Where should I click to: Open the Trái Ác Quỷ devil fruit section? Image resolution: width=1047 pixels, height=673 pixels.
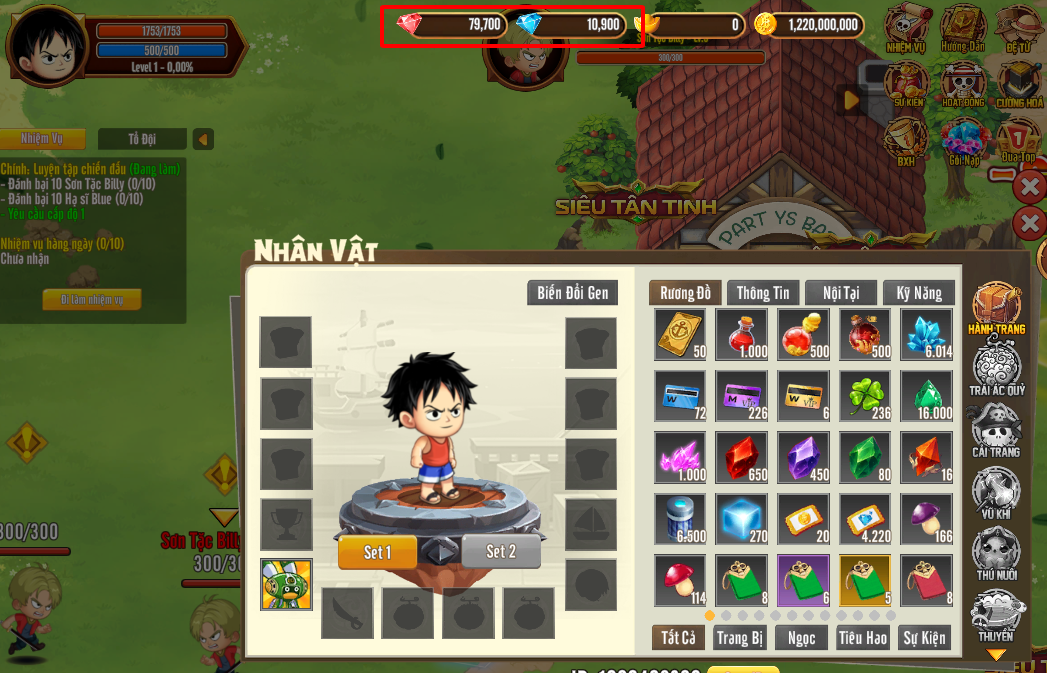point(996,366)
